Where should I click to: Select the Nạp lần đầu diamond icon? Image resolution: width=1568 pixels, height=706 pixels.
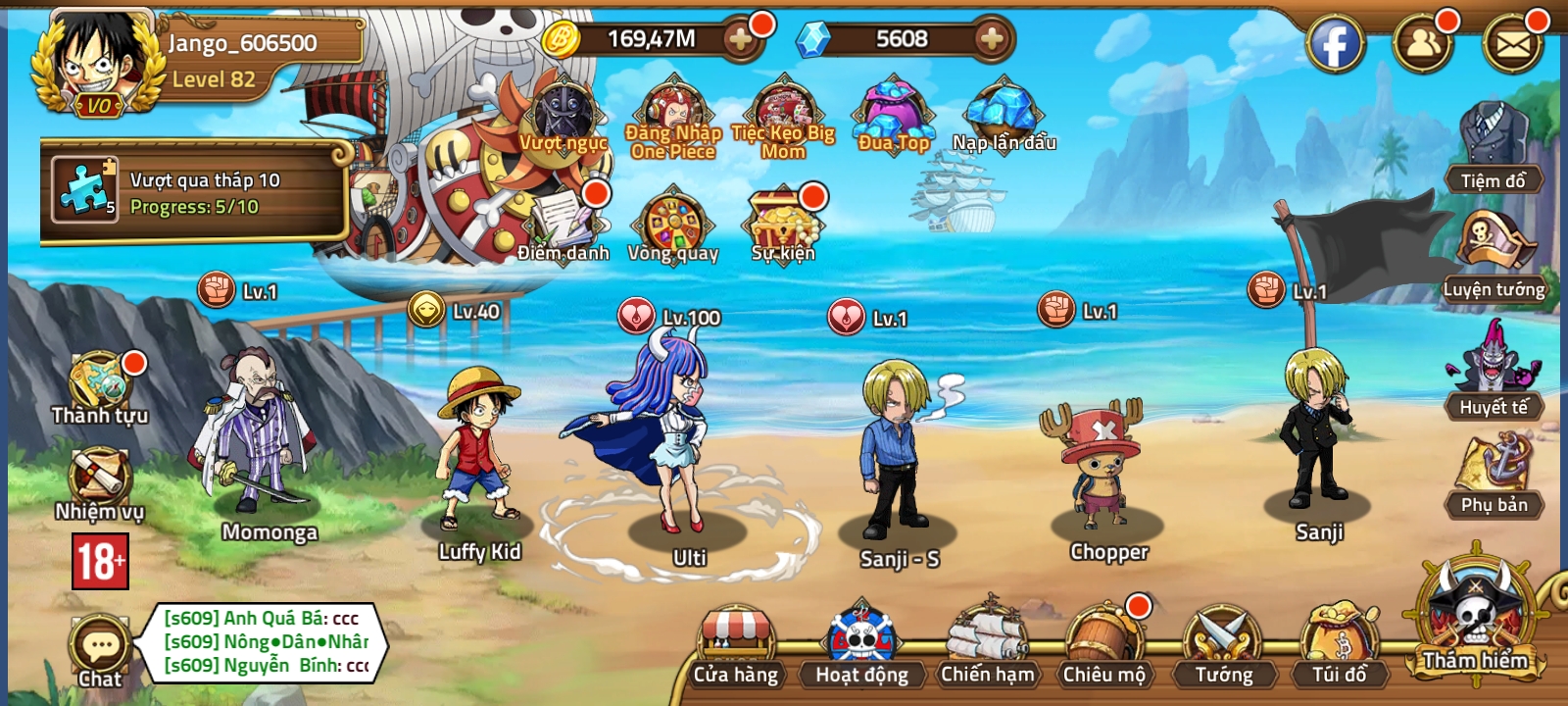pos(1002,113)
